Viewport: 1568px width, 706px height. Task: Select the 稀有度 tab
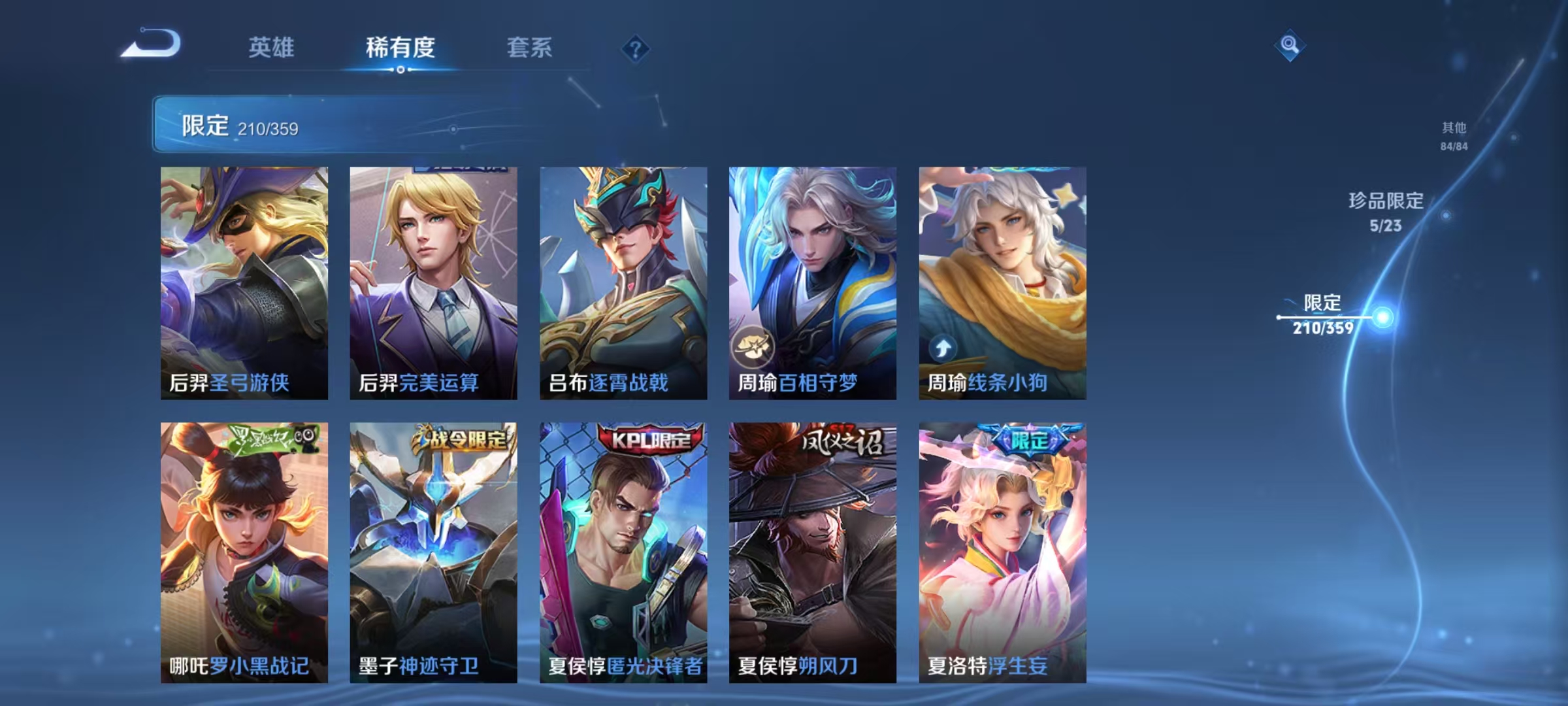(x=400, y=47)
